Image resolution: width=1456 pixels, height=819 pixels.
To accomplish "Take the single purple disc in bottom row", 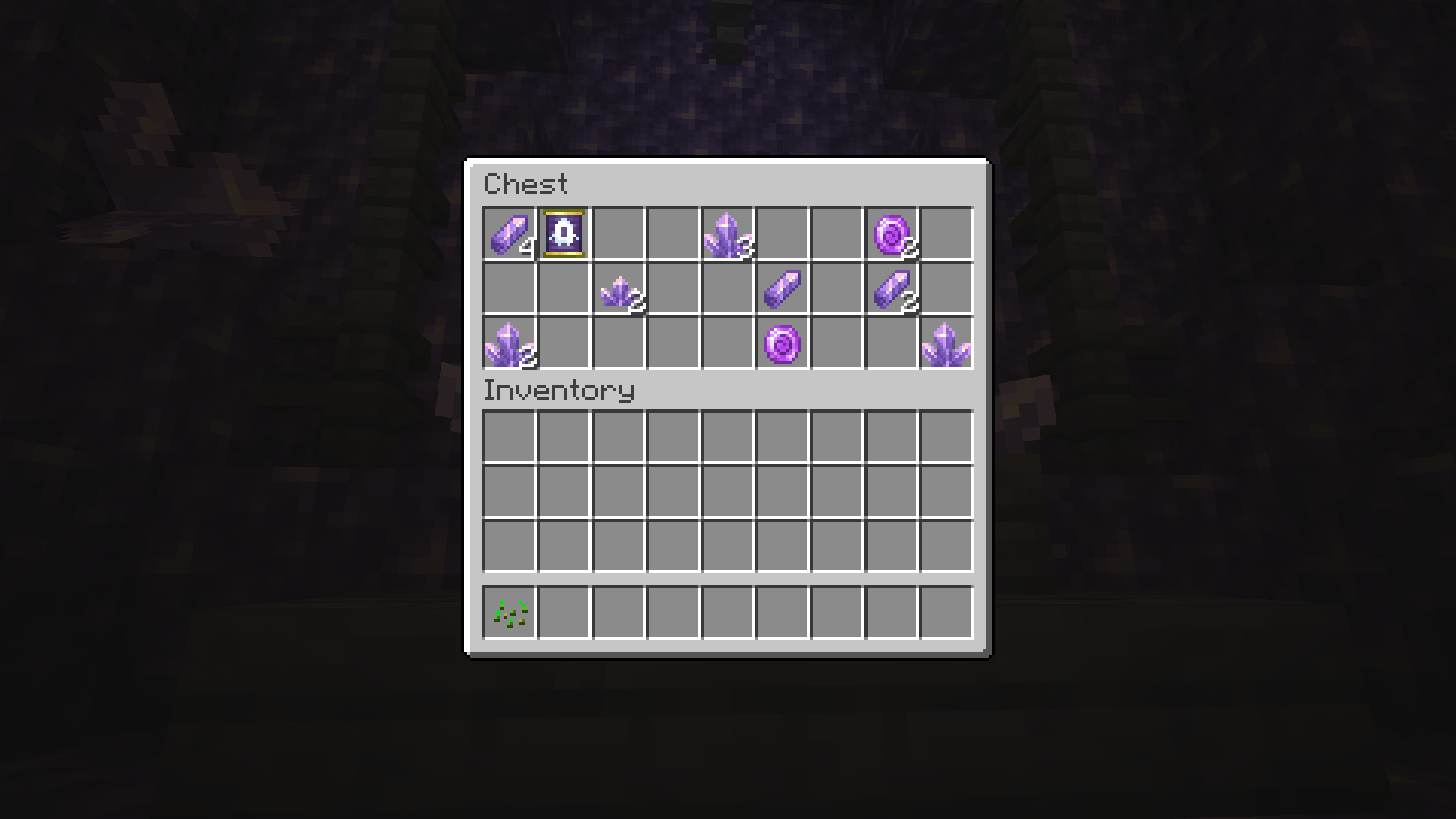I will point(782,344).
